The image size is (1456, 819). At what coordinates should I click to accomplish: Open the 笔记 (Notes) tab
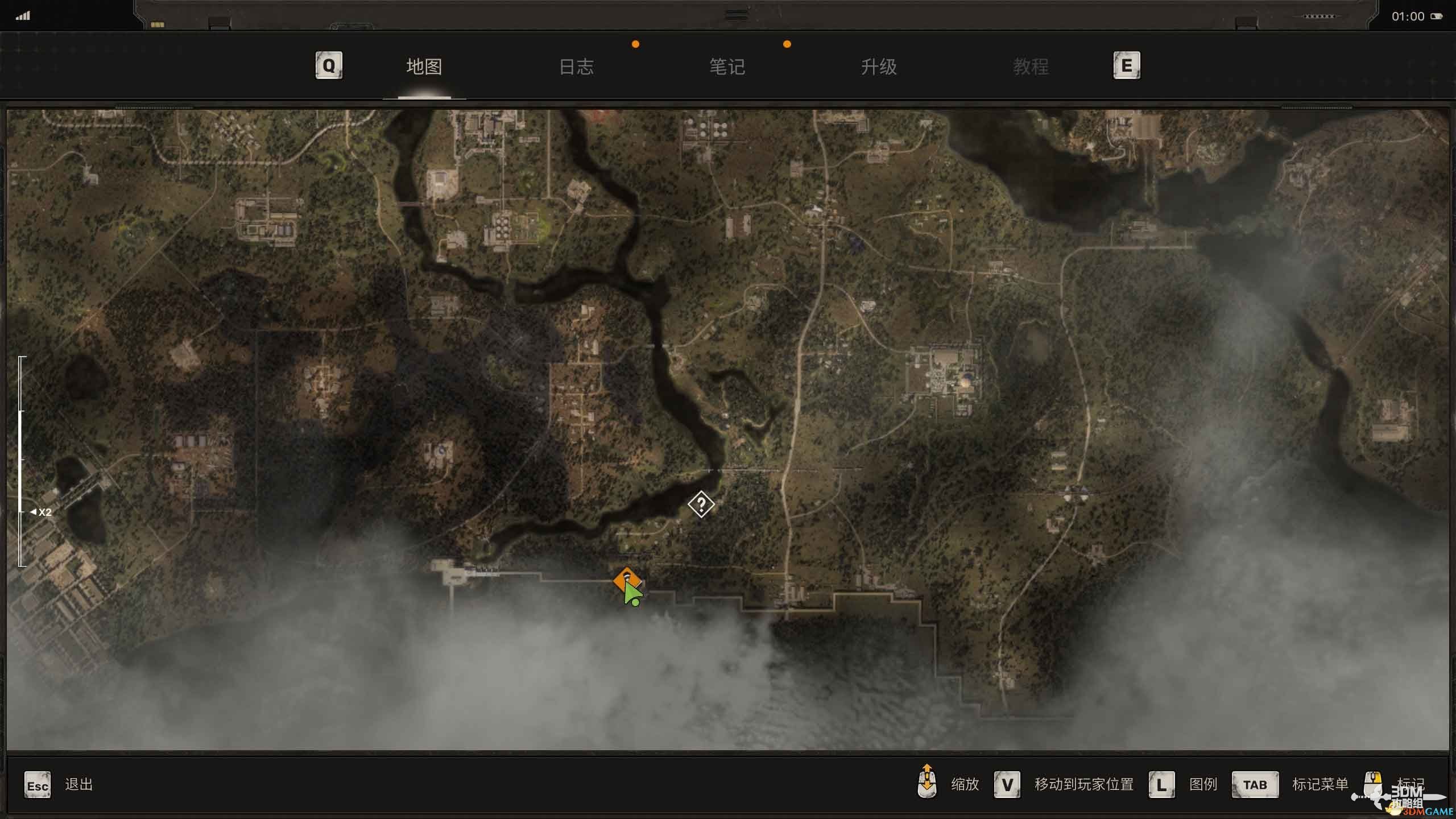tap(727, 67)
